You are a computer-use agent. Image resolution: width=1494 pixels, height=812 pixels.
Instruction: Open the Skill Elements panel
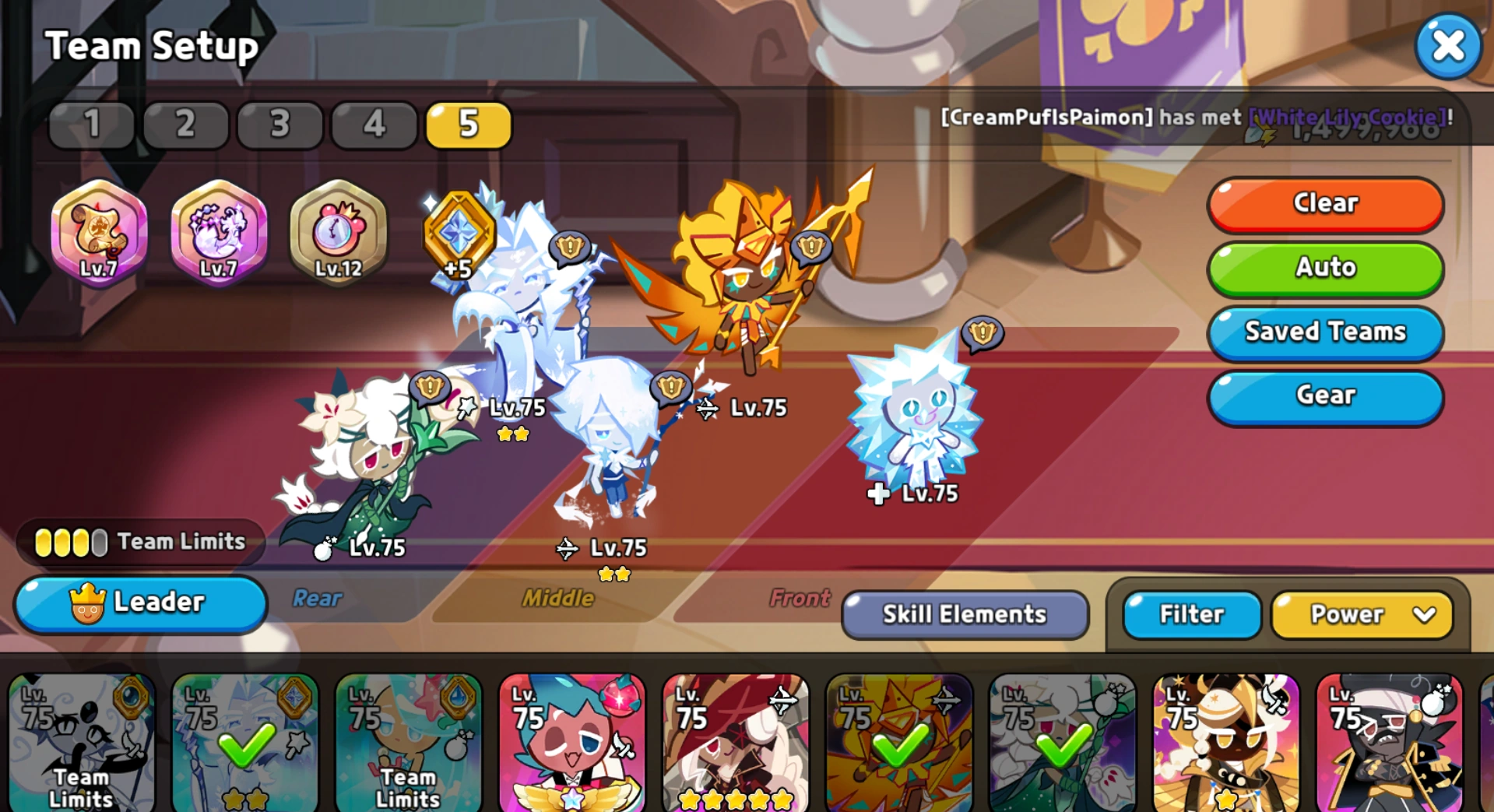(x=965, y=614)
